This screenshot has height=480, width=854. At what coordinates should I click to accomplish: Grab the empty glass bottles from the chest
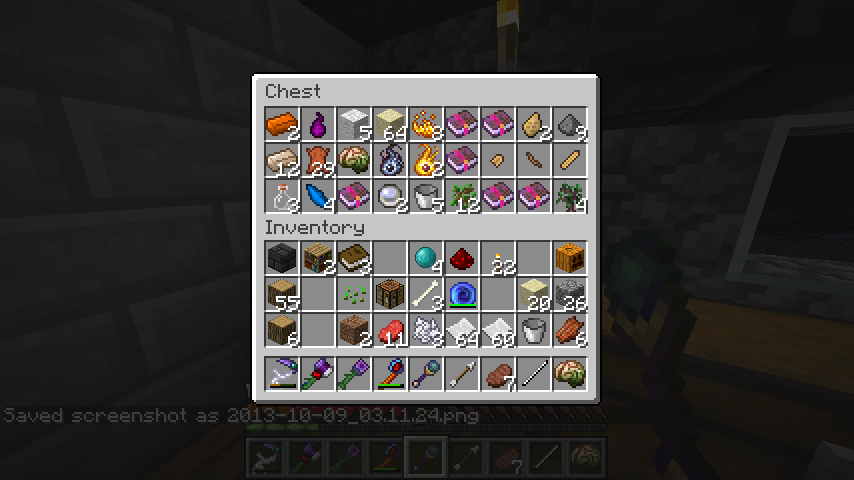[282, 196]
